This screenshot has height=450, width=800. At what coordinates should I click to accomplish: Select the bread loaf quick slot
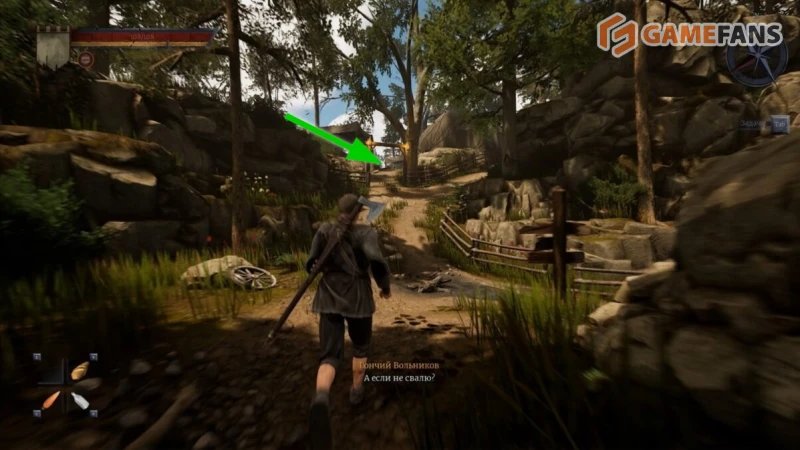[80, 371]
